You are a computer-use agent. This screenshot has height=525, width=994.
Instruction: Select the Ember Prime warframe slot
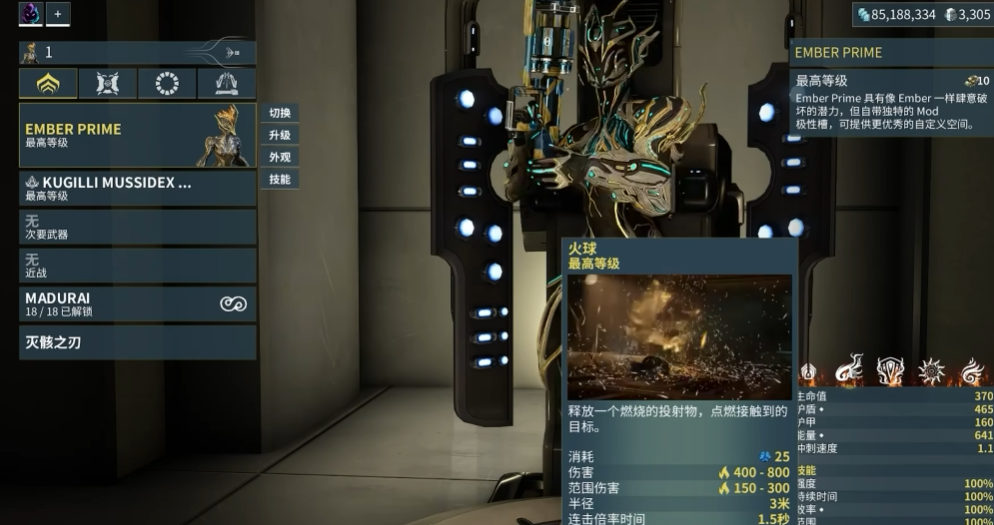(x=137, y=135)
